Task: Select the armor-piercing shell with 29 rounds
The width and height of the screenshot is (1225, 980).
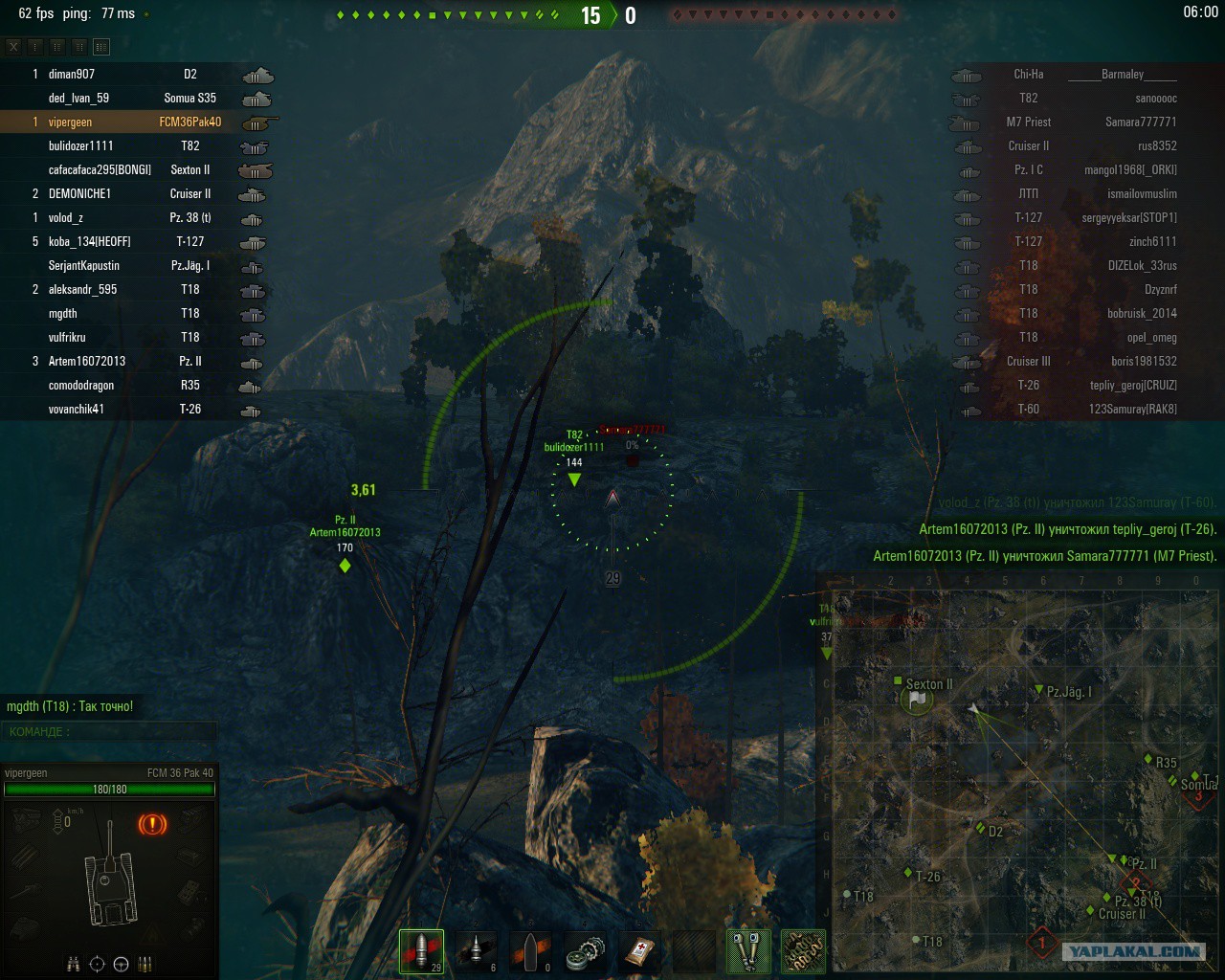Action: (x=421, y=950)
